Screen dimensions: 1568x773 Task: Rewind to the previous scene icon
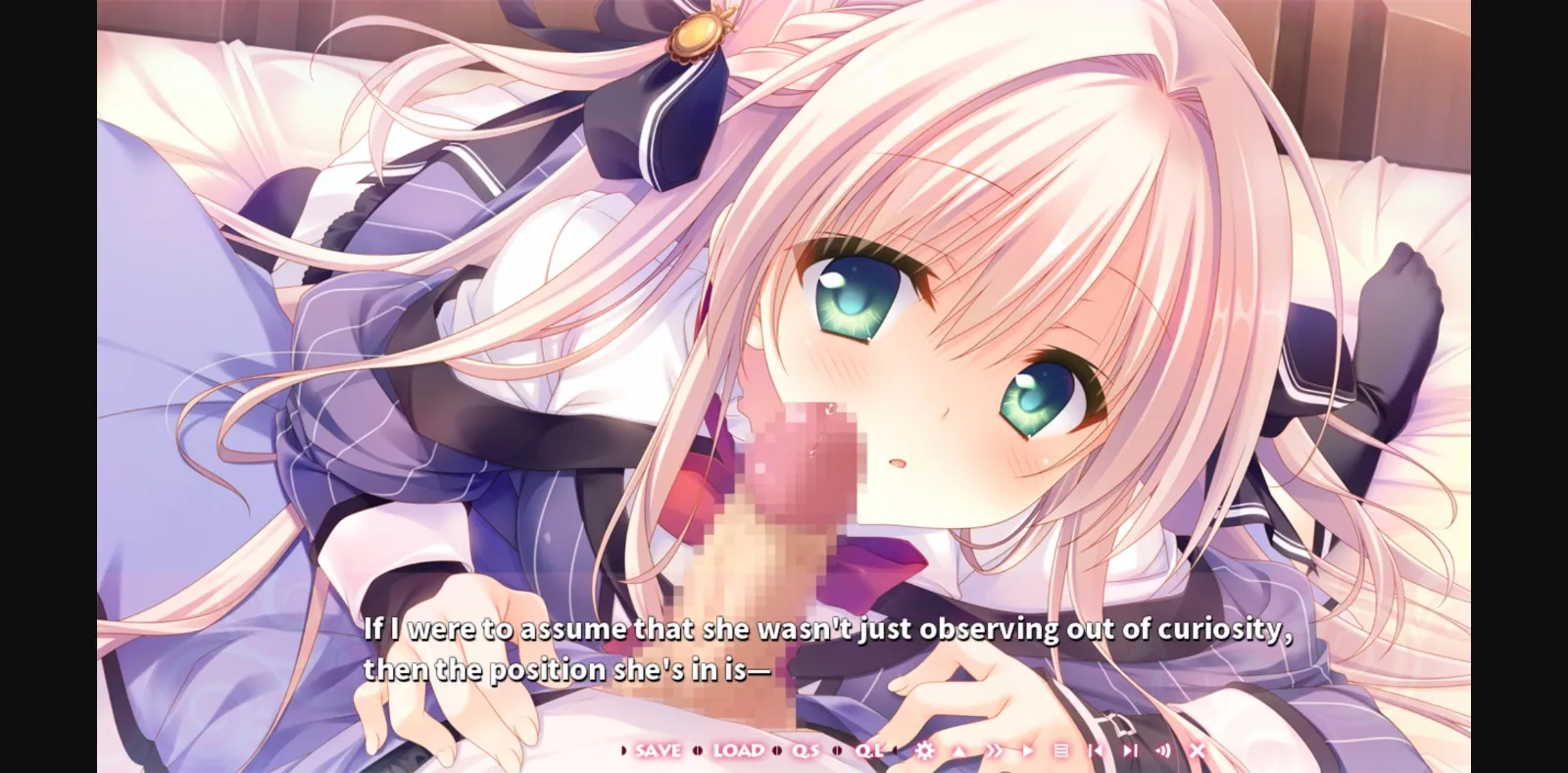click(x=1094, y=749)
